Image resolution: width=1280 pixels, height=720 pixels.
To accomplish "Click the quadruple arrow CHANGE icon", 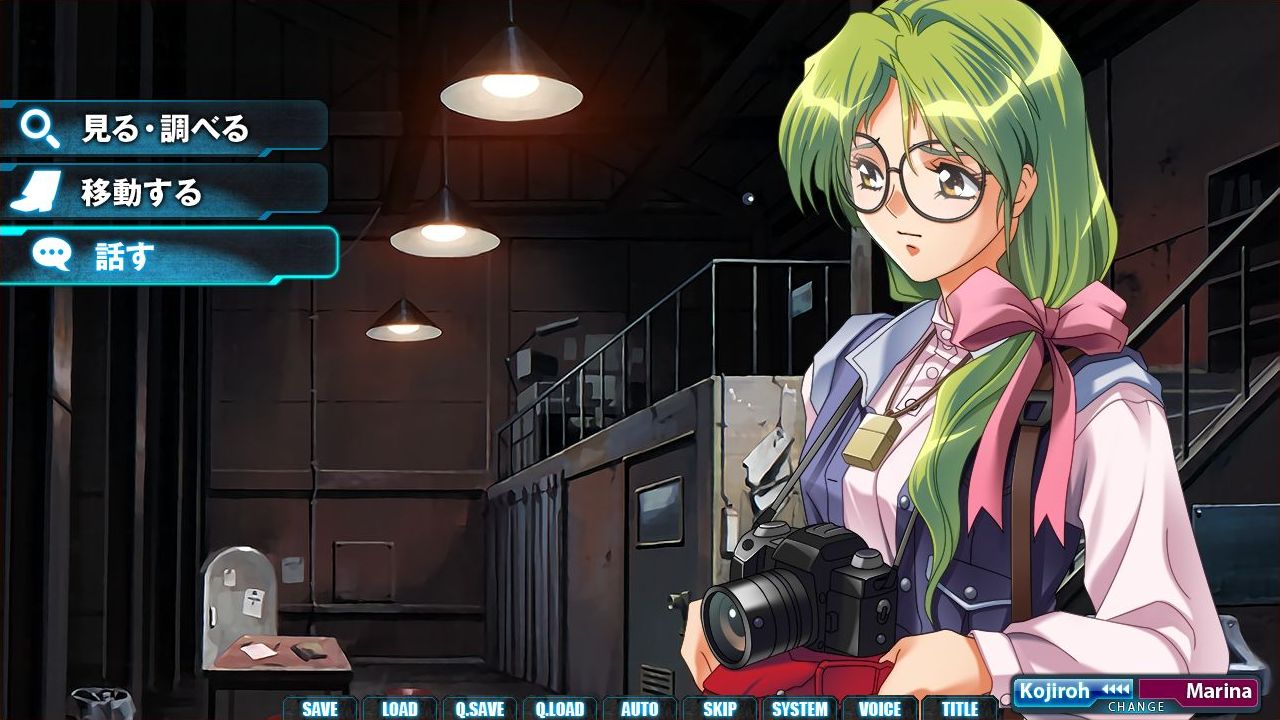I will click(x=1113, y=690).
